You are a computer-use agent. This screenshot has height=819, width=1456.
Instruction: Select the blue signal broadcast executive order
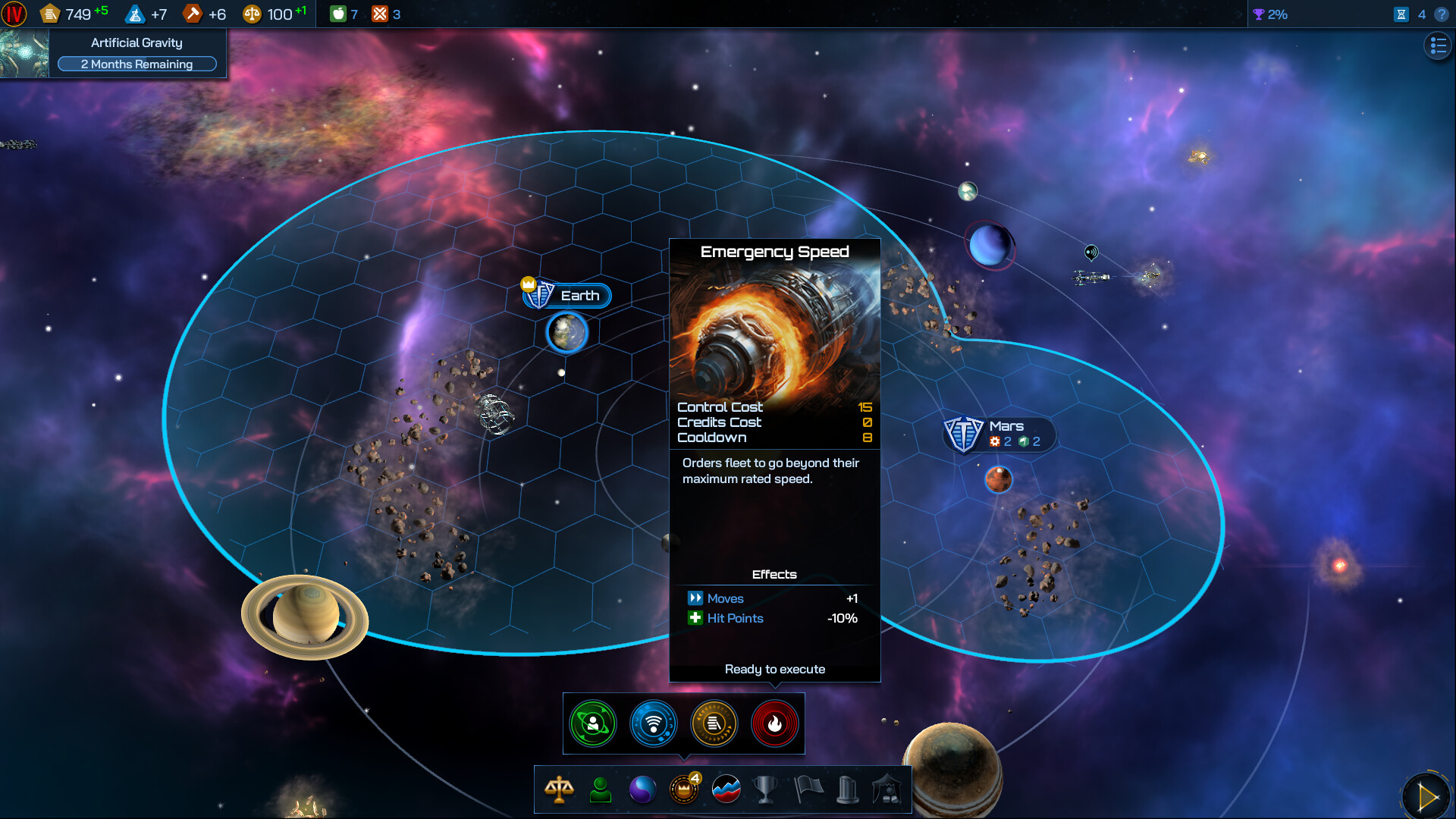654,723
